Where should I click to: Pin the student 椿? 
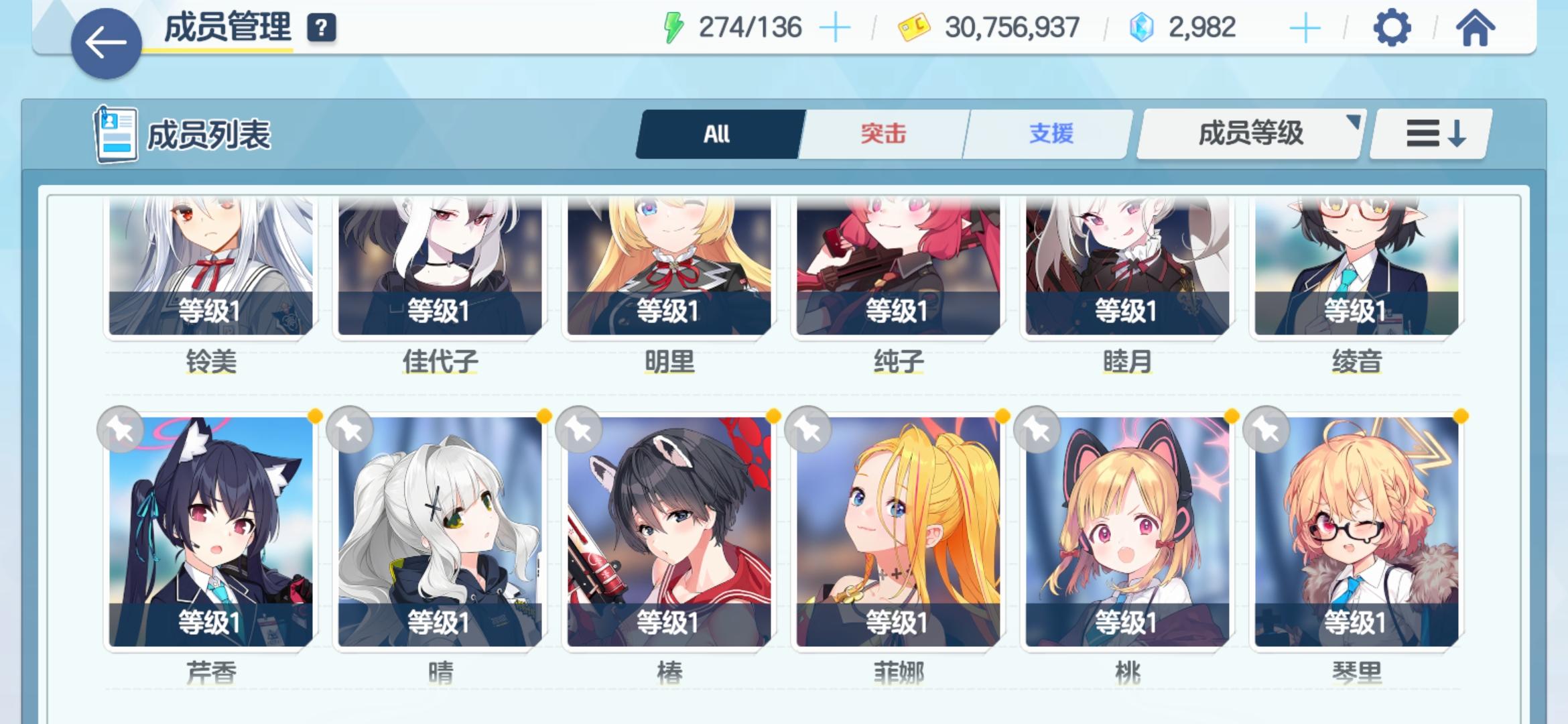578,431
